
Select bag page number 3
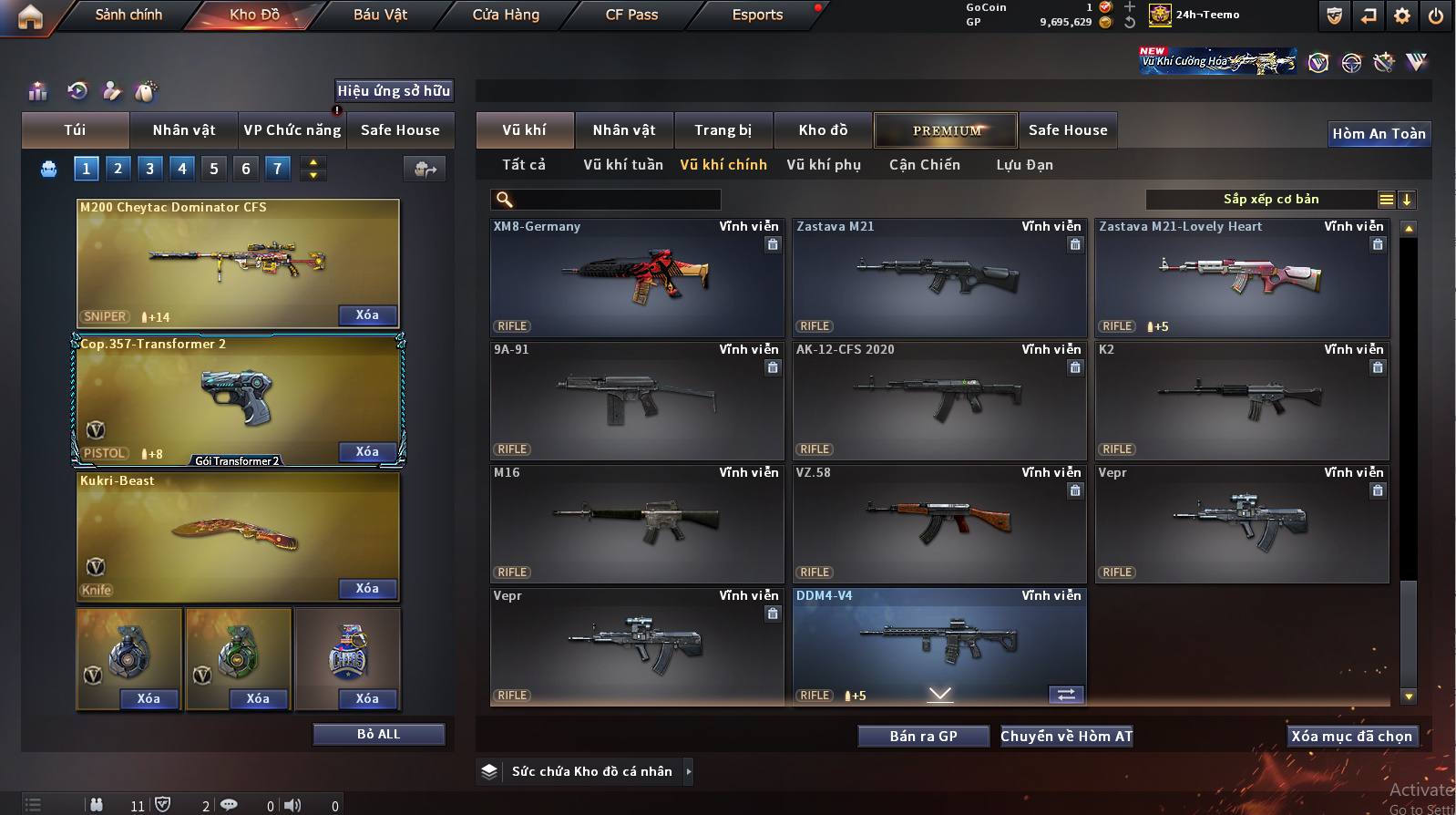(x=150, y=168)
